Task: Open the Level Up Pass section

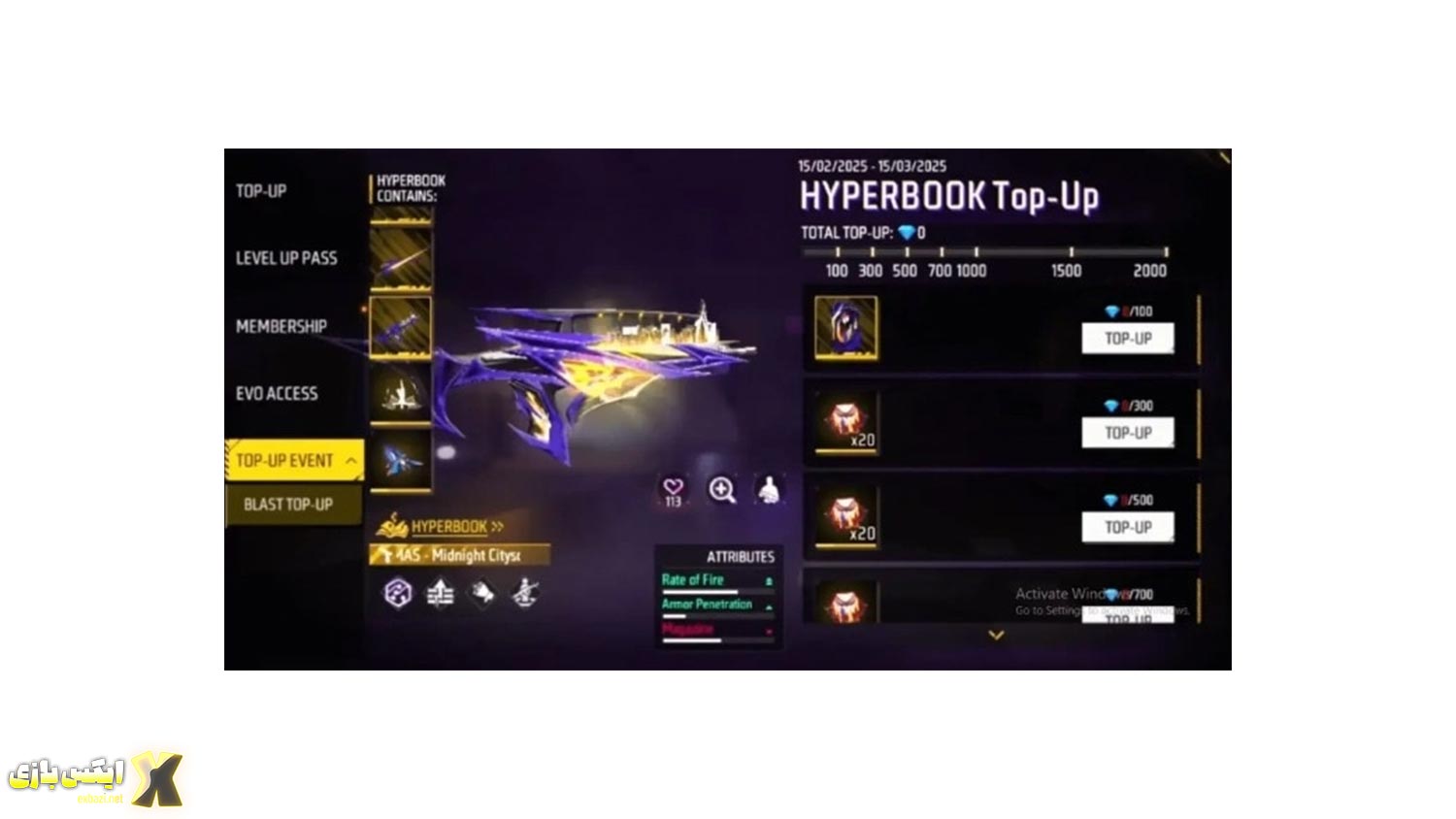Action: (x=286, y=258)
